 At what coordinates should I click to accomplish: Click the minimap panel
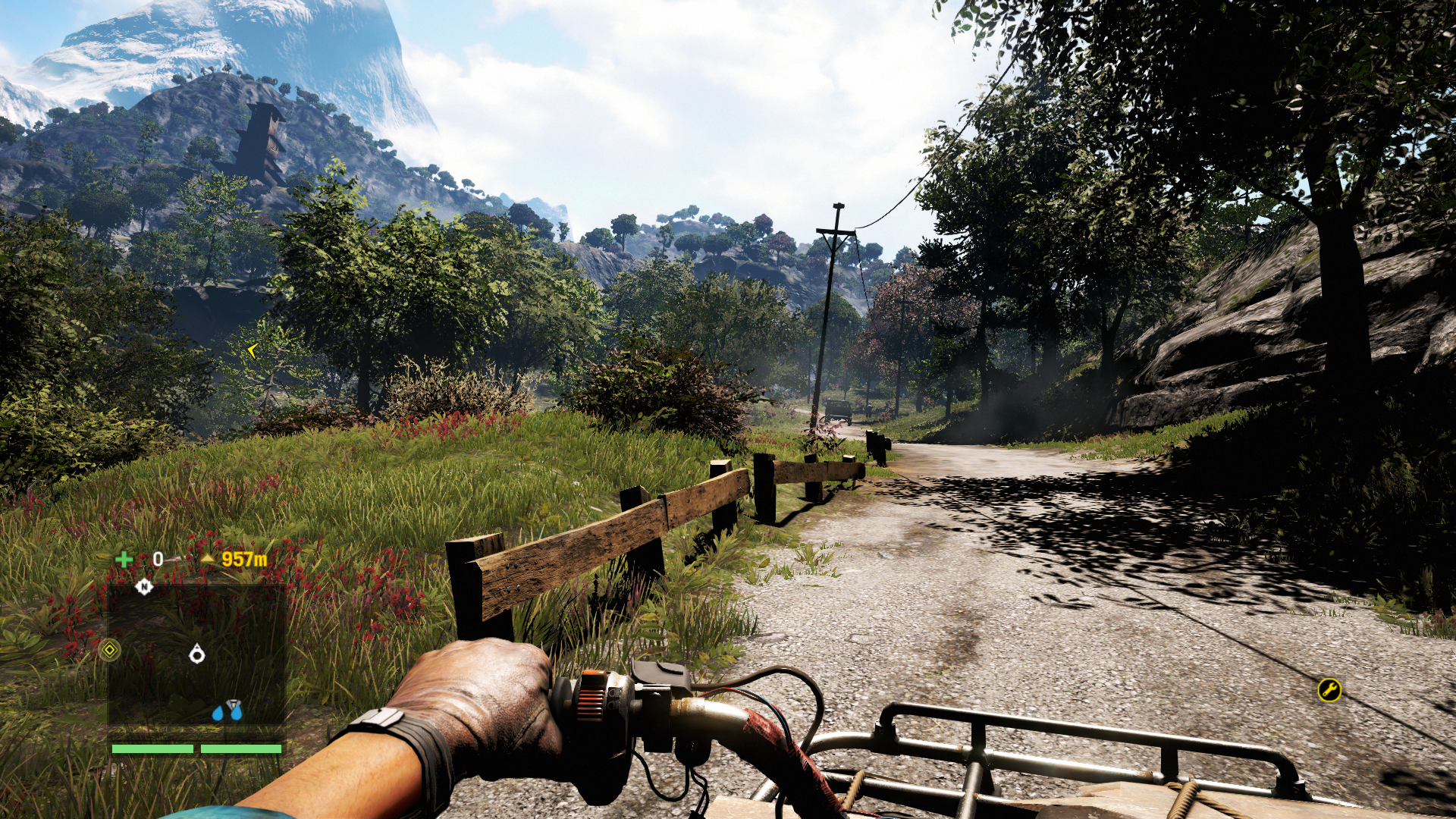[197, 656]
